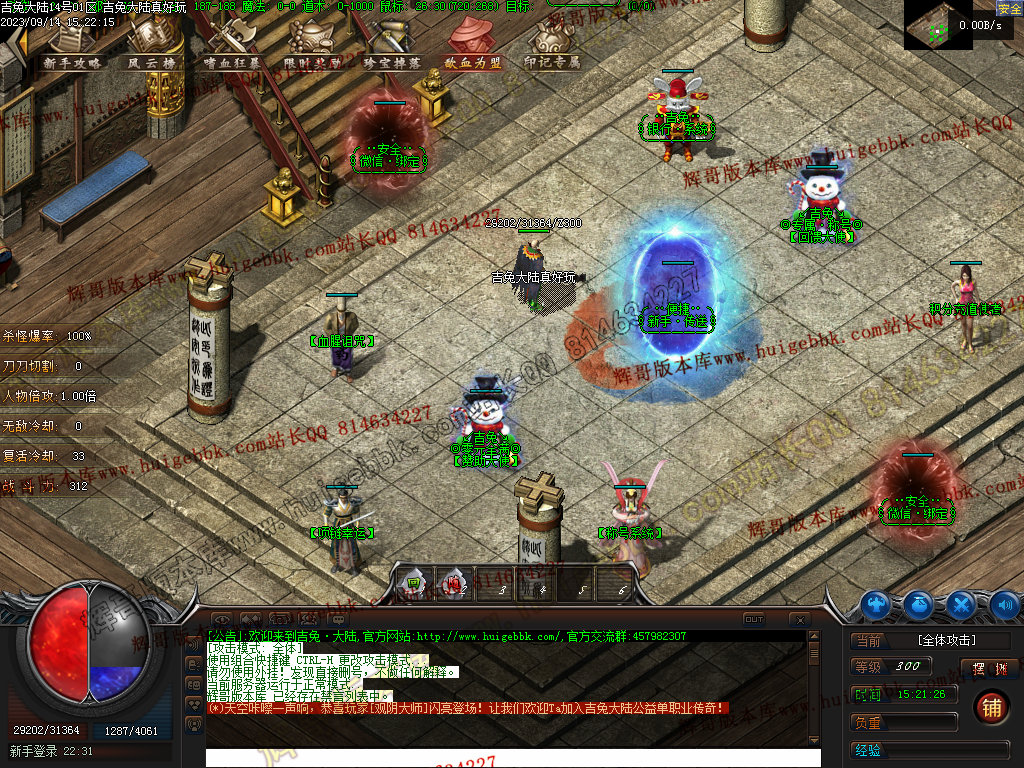Open the shop with the red 铺 button

(990, 707)
